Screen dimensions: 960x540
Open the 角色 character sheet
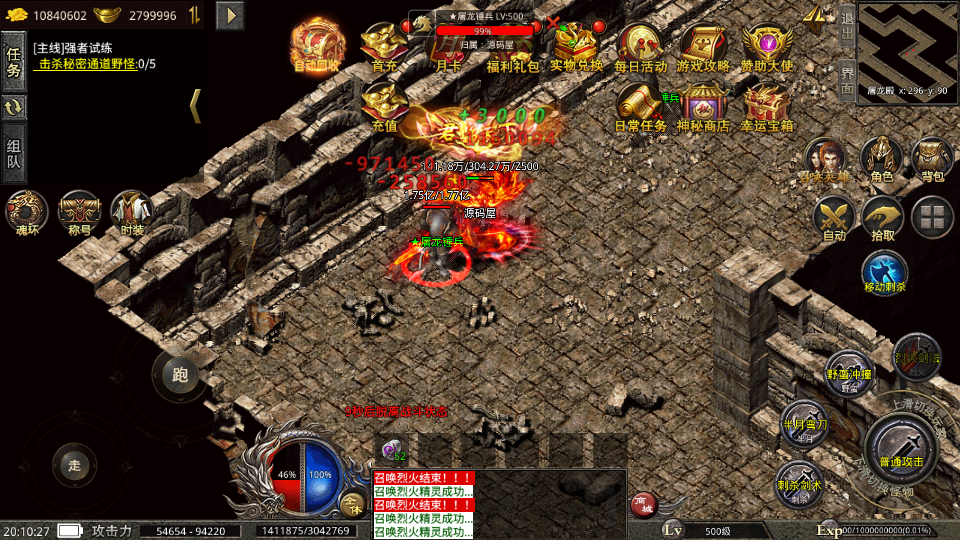(x=881, y=160)
